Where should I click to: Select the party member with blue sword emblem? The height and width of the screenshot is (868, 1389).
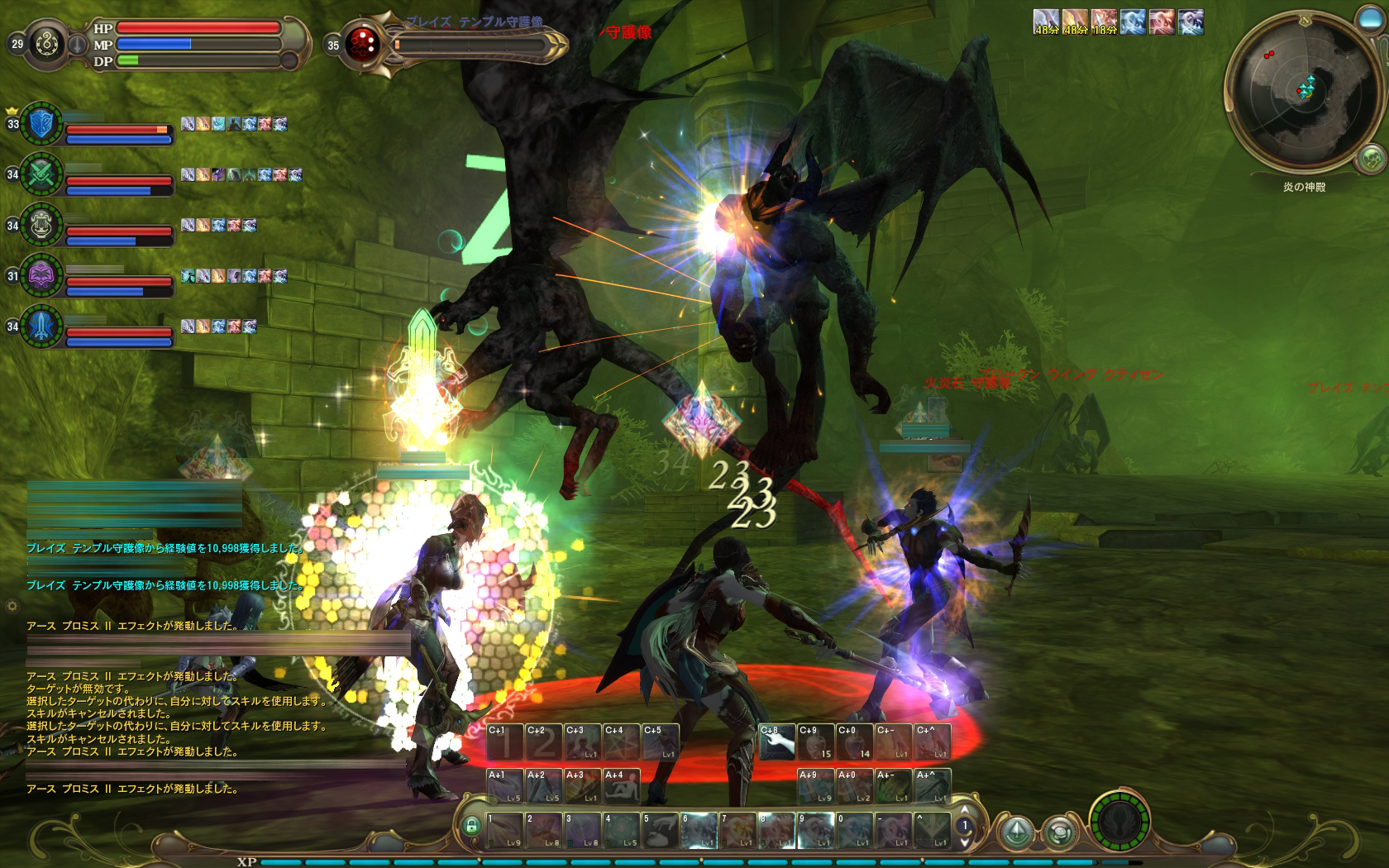tap(41, 326)
